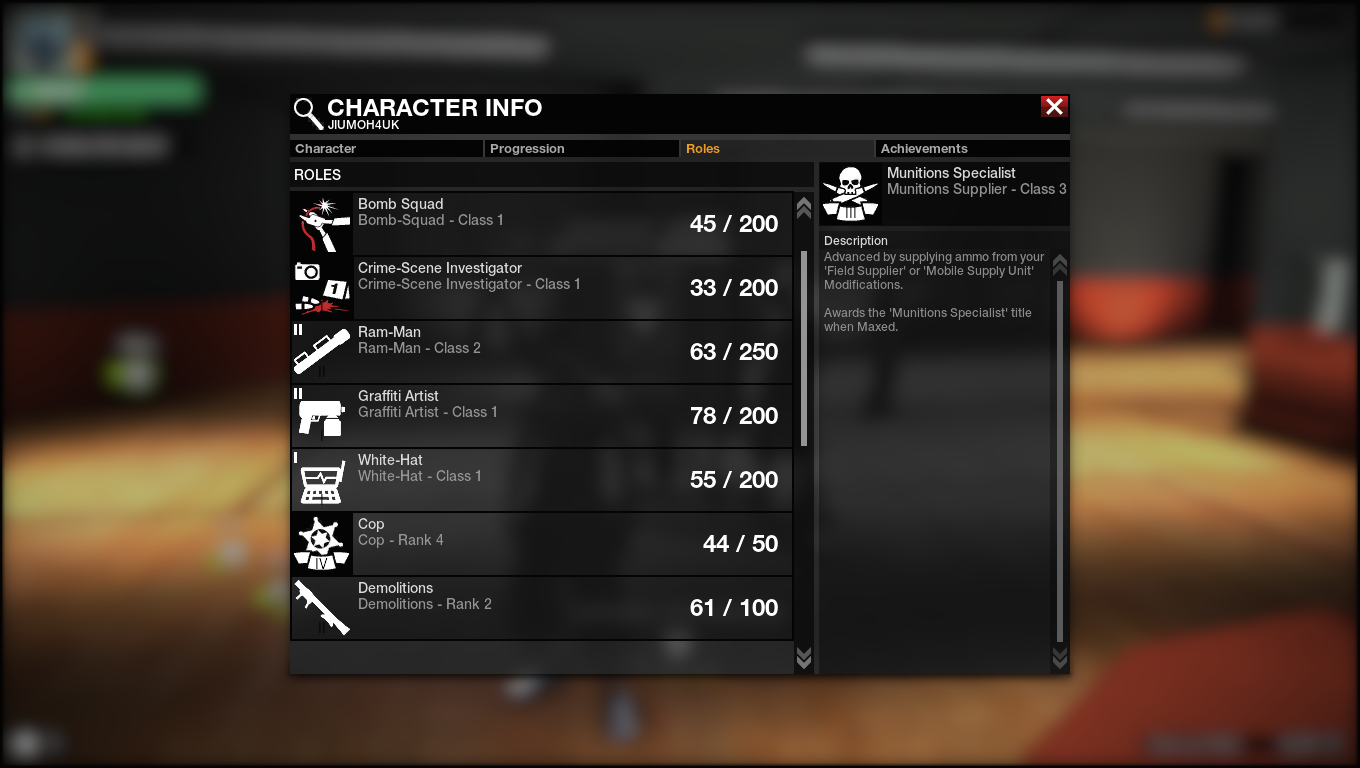The image size is (1360, 768).
Task: Close the Character Info window
Action: pyautogui.click(x=1054, y=107)
